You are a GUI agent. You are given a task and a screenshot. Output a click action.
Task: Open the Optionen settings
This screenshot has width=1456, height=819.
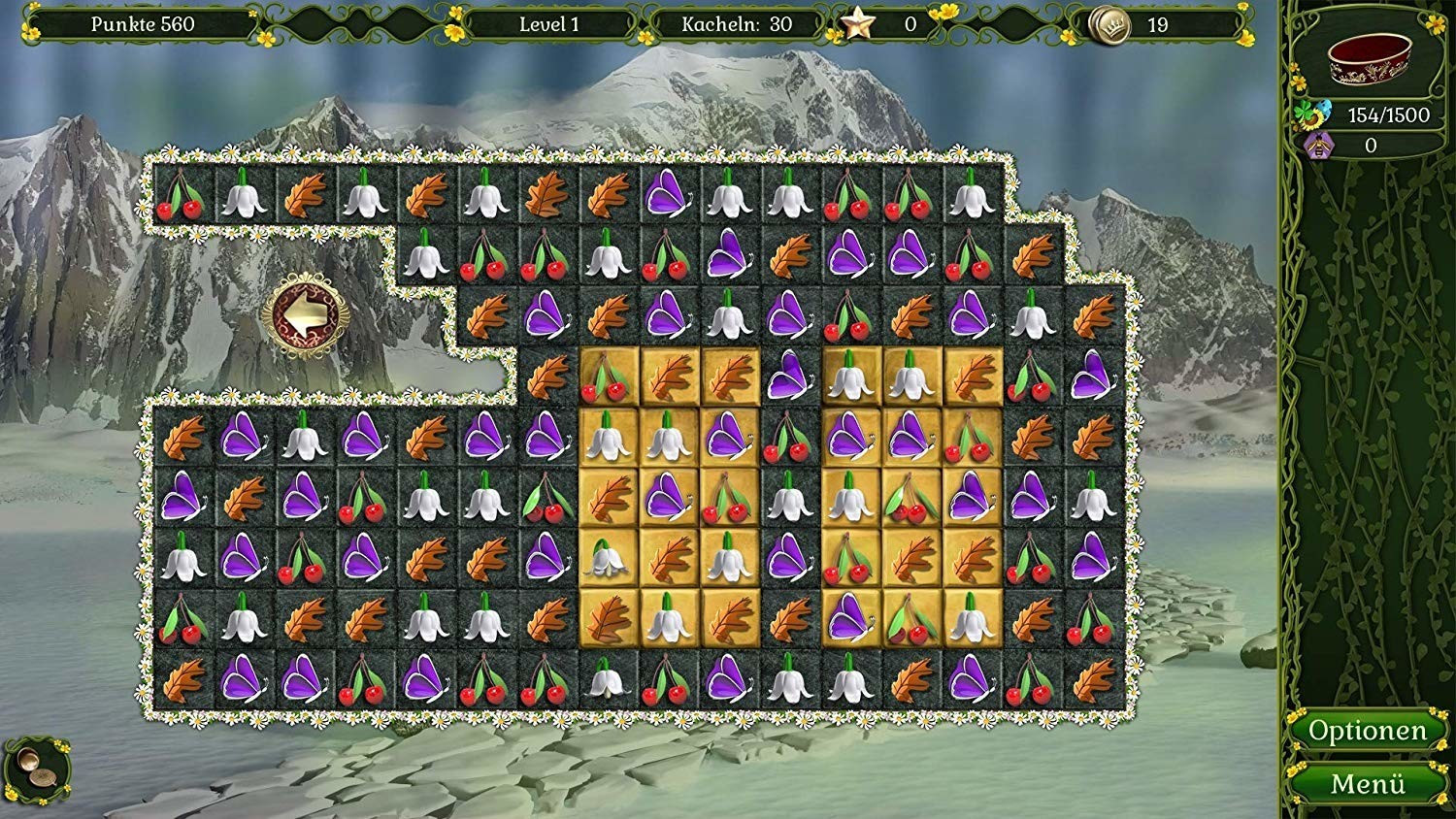tap(1367, 731)
